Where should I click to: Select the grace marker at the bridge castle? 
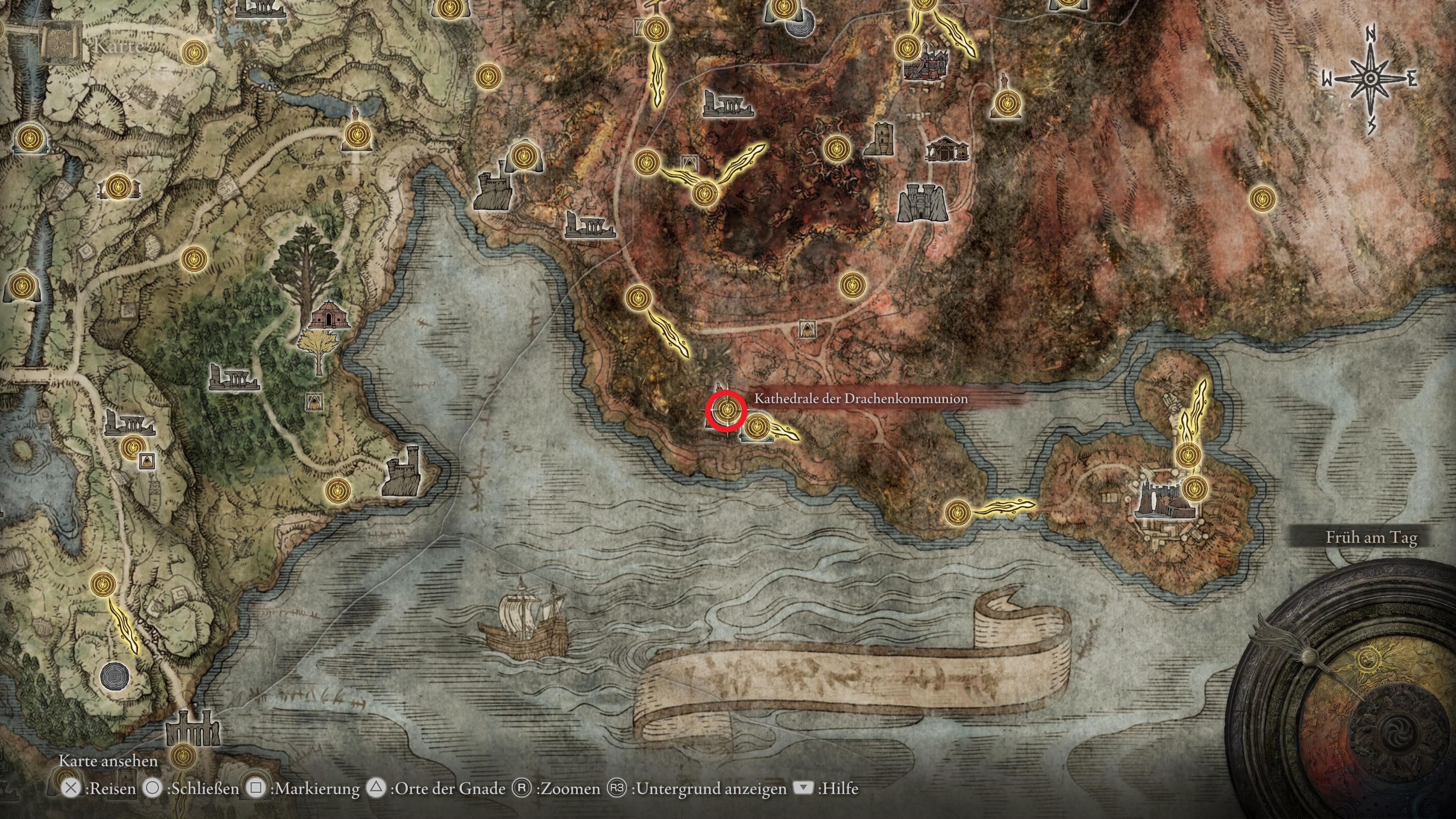tap(182, 755)
